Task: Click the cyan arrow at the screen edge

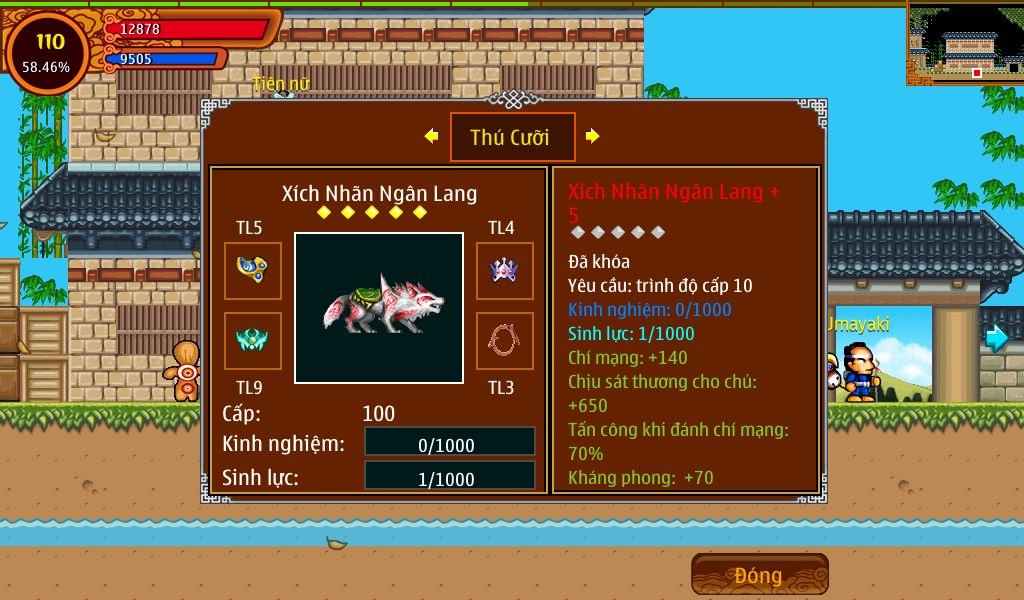Action: click(x=997, y=338)
